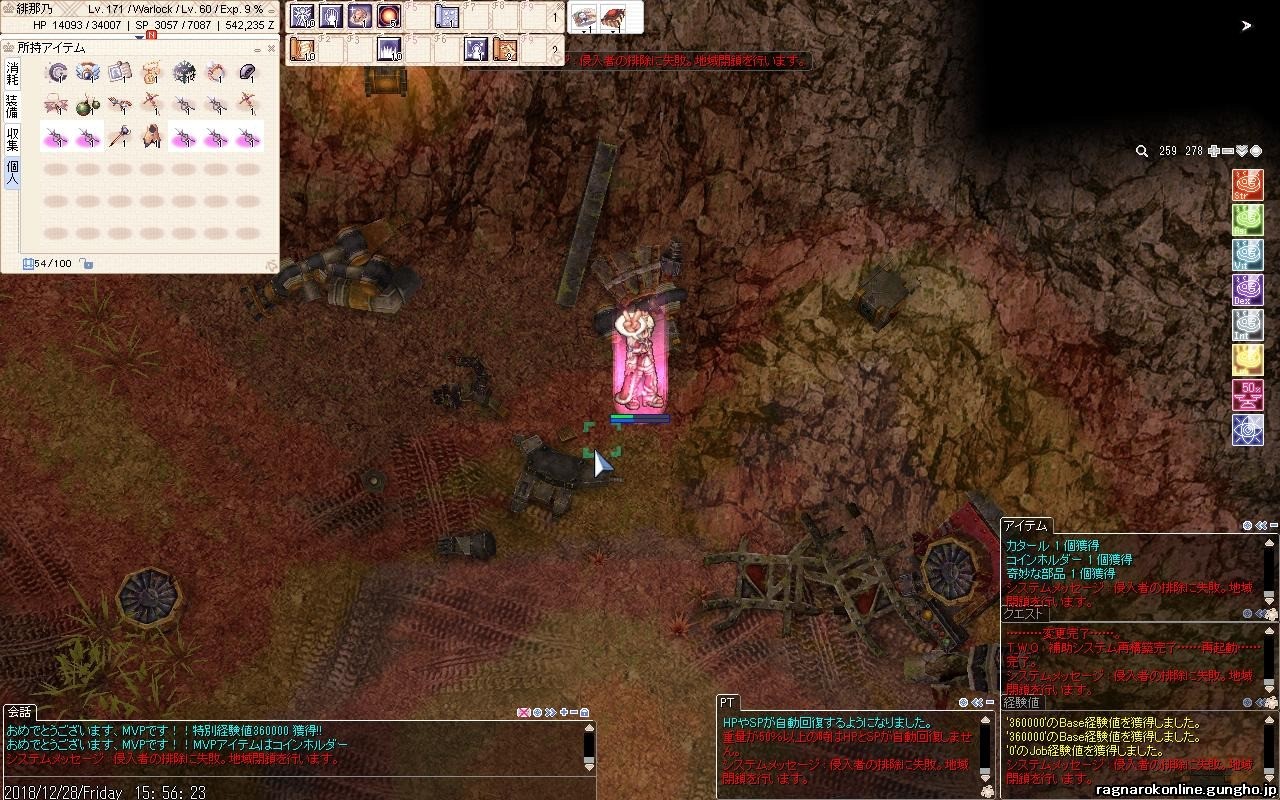
Task: Use the open hand skill on hotbar
Action: 331,16
